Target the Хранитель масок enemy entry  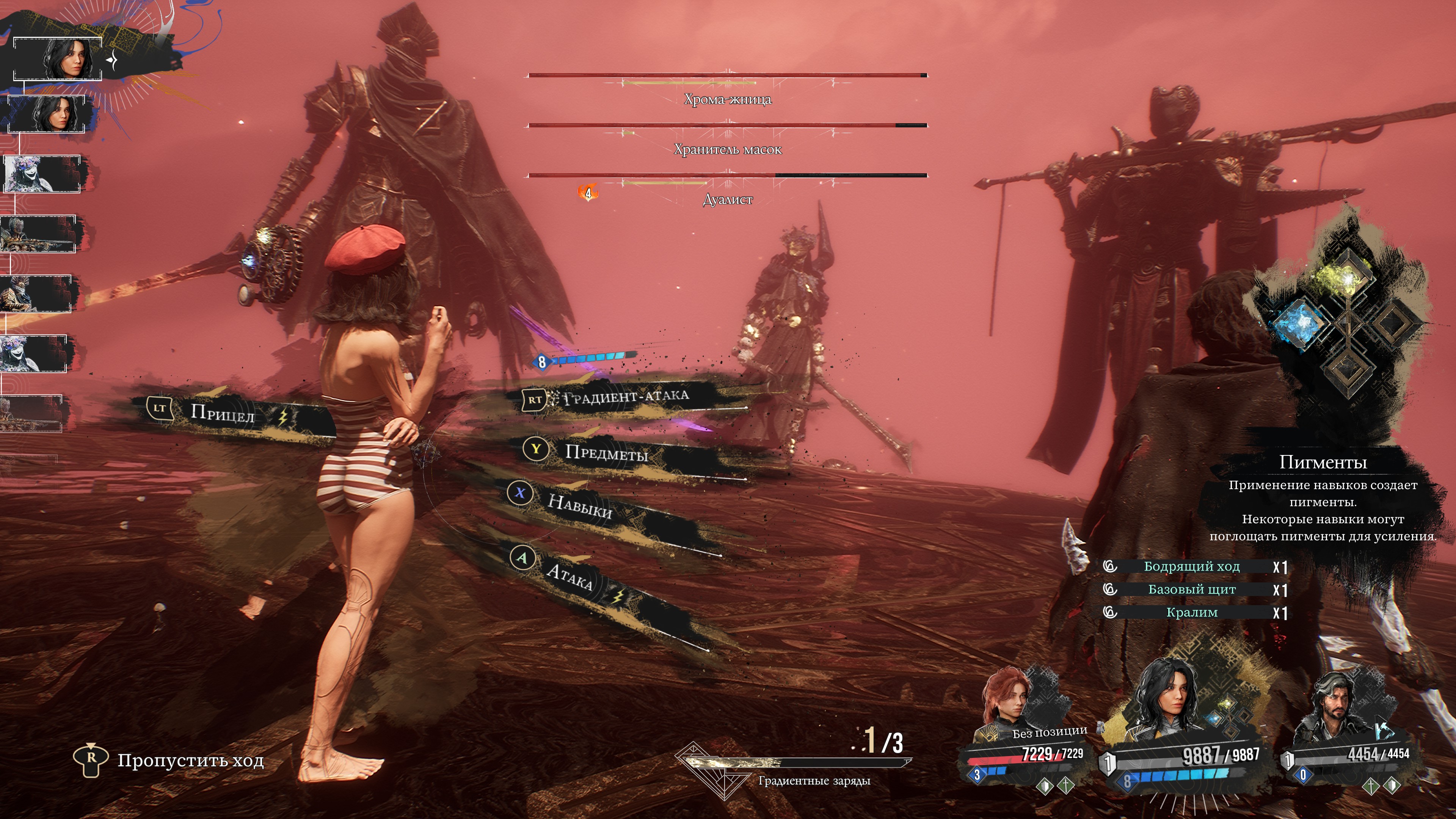[728, 149]
